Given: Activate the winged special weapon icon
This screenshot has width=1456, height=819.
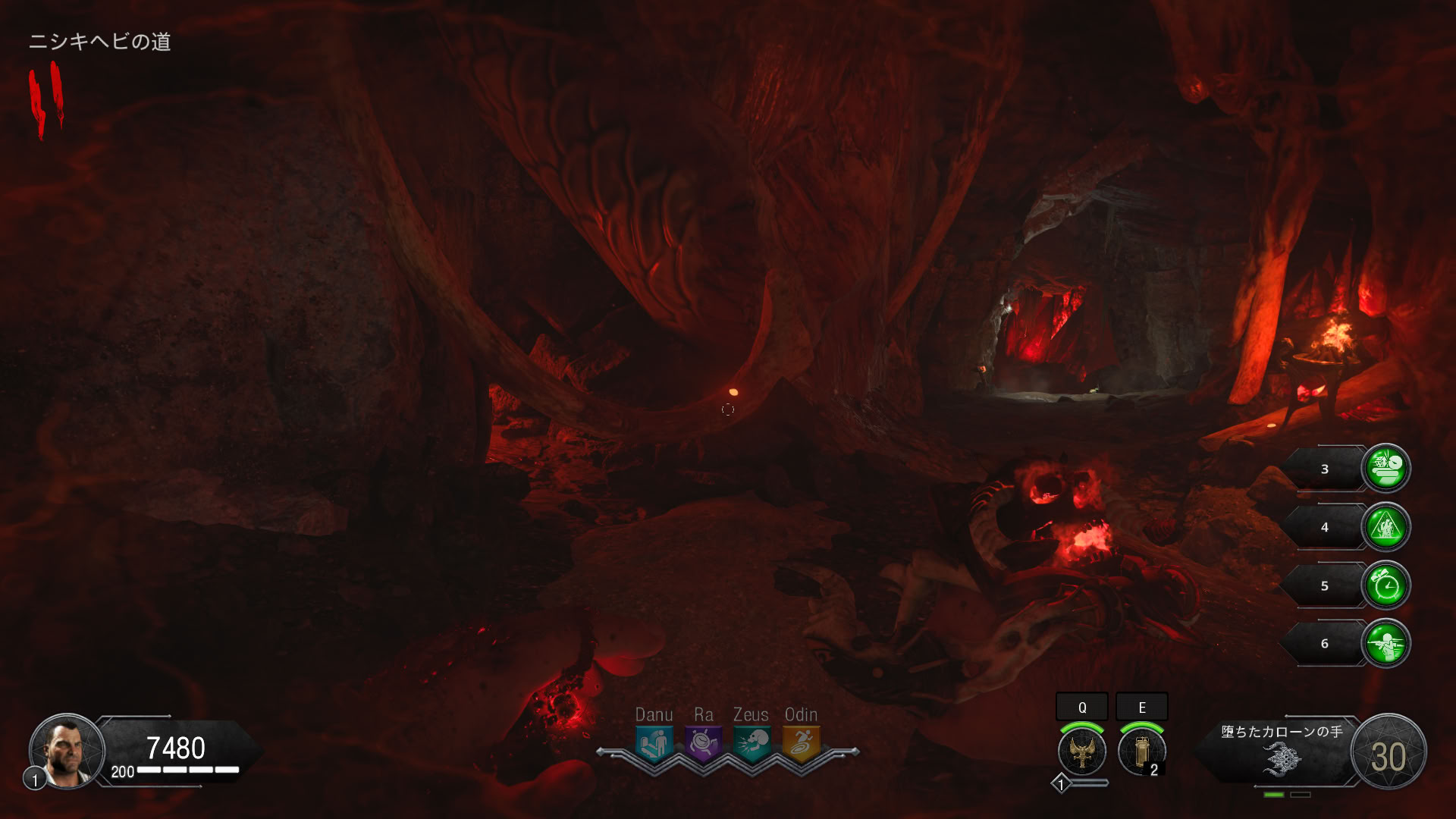Looking at the screenshot, I should 1082,751.
